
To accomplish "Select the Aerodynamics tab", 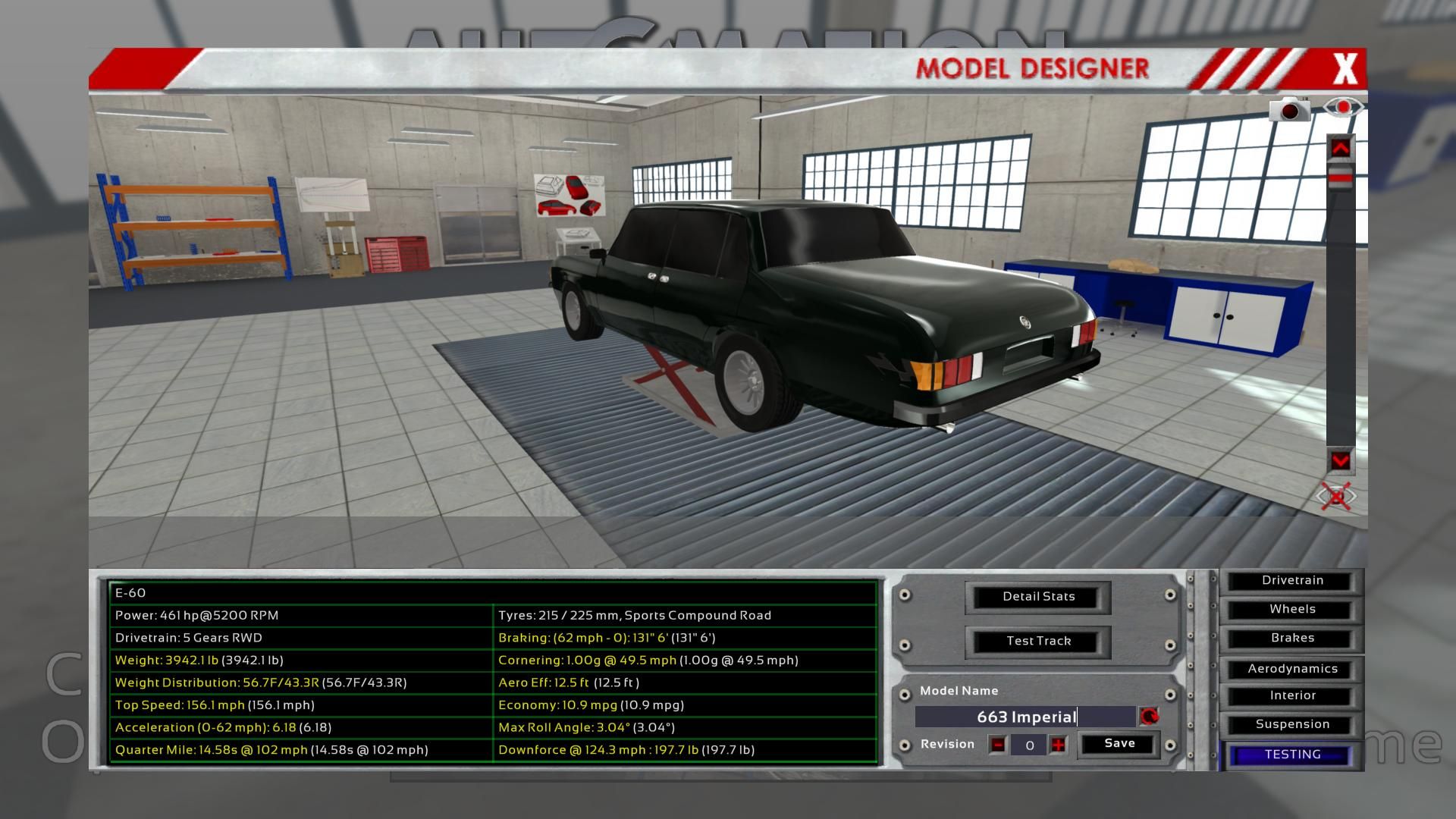I will pos(1292,669).
